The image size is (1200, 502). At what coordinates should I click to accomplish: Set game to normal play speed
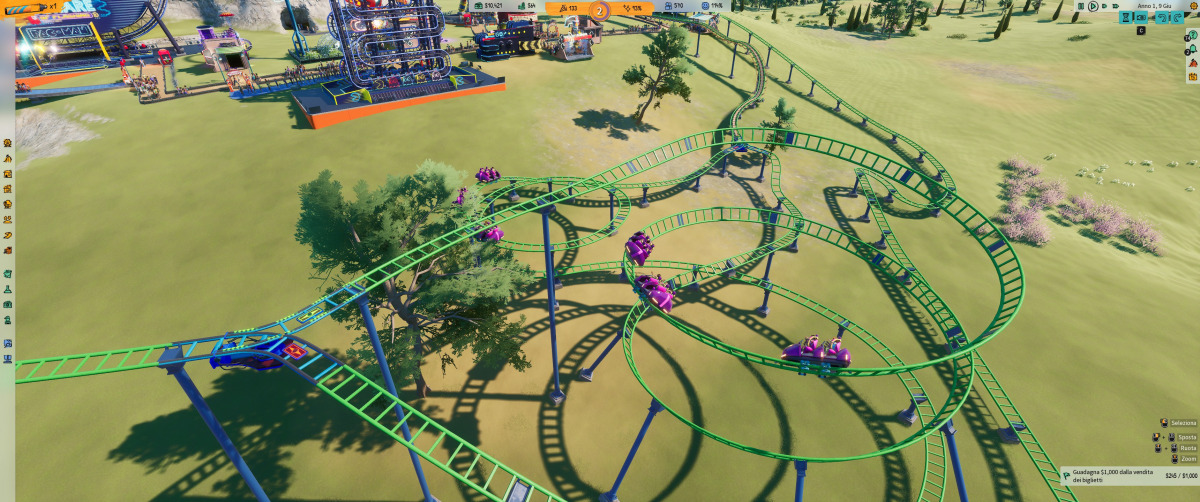[1093, 6]
